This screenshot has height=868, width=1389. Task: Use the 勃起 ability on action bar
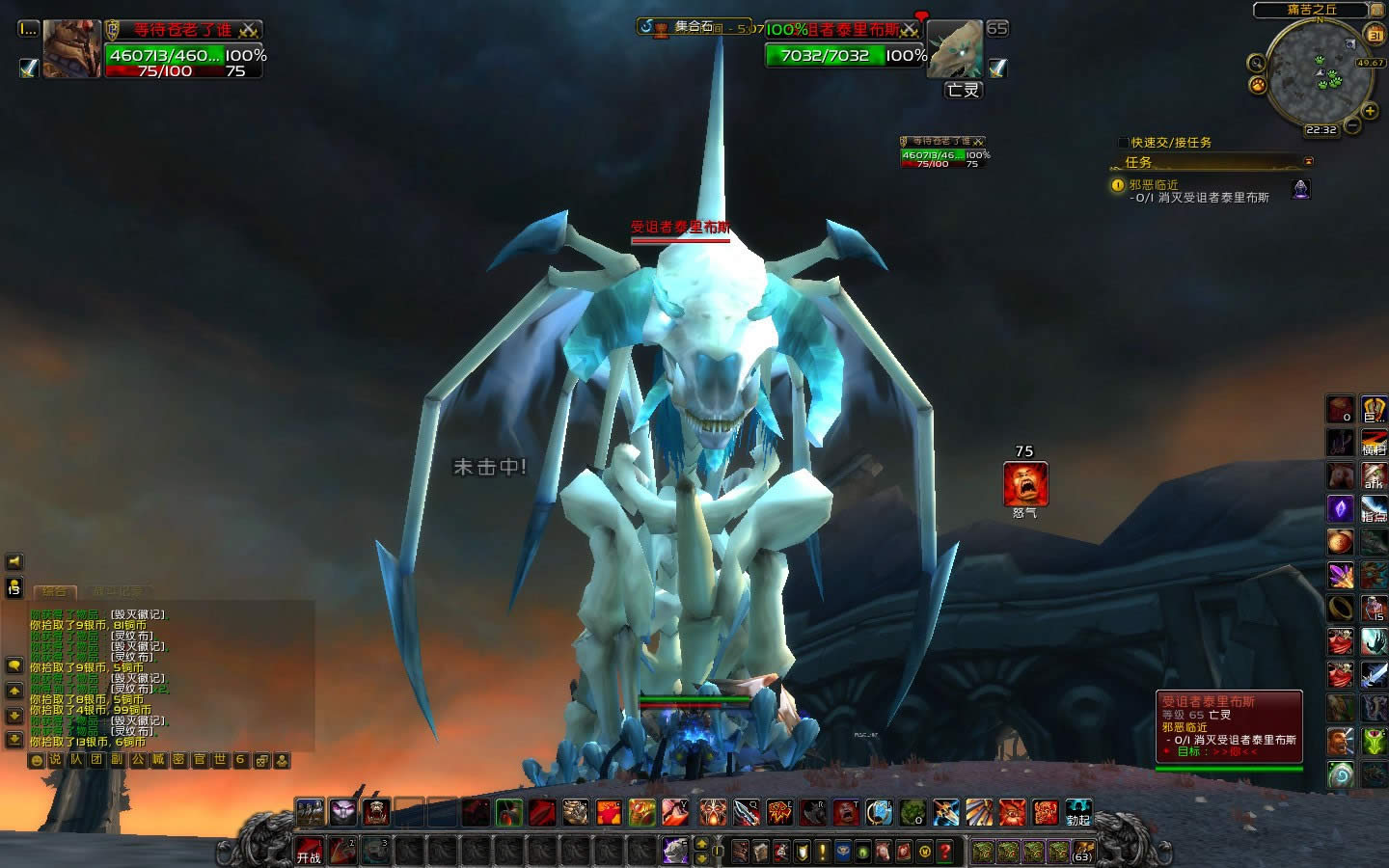click(x=1077, y=812)
